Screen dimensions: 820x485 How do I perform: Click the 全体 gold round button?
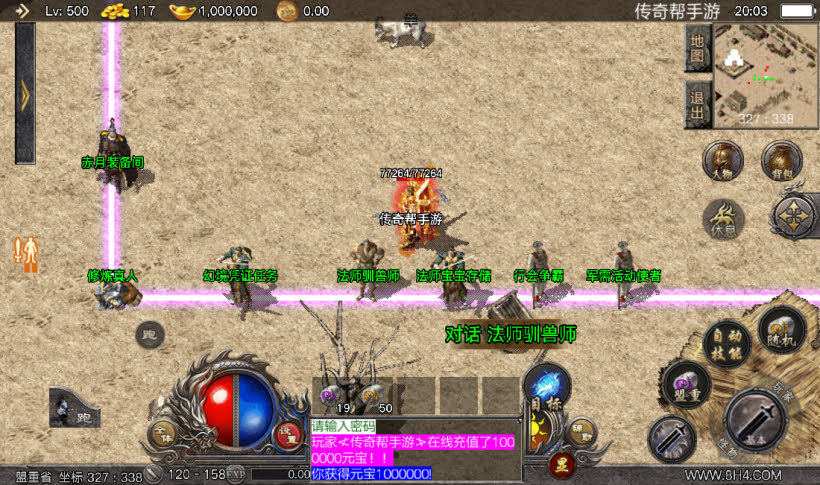pyautogui.click(x=162, y=434)
